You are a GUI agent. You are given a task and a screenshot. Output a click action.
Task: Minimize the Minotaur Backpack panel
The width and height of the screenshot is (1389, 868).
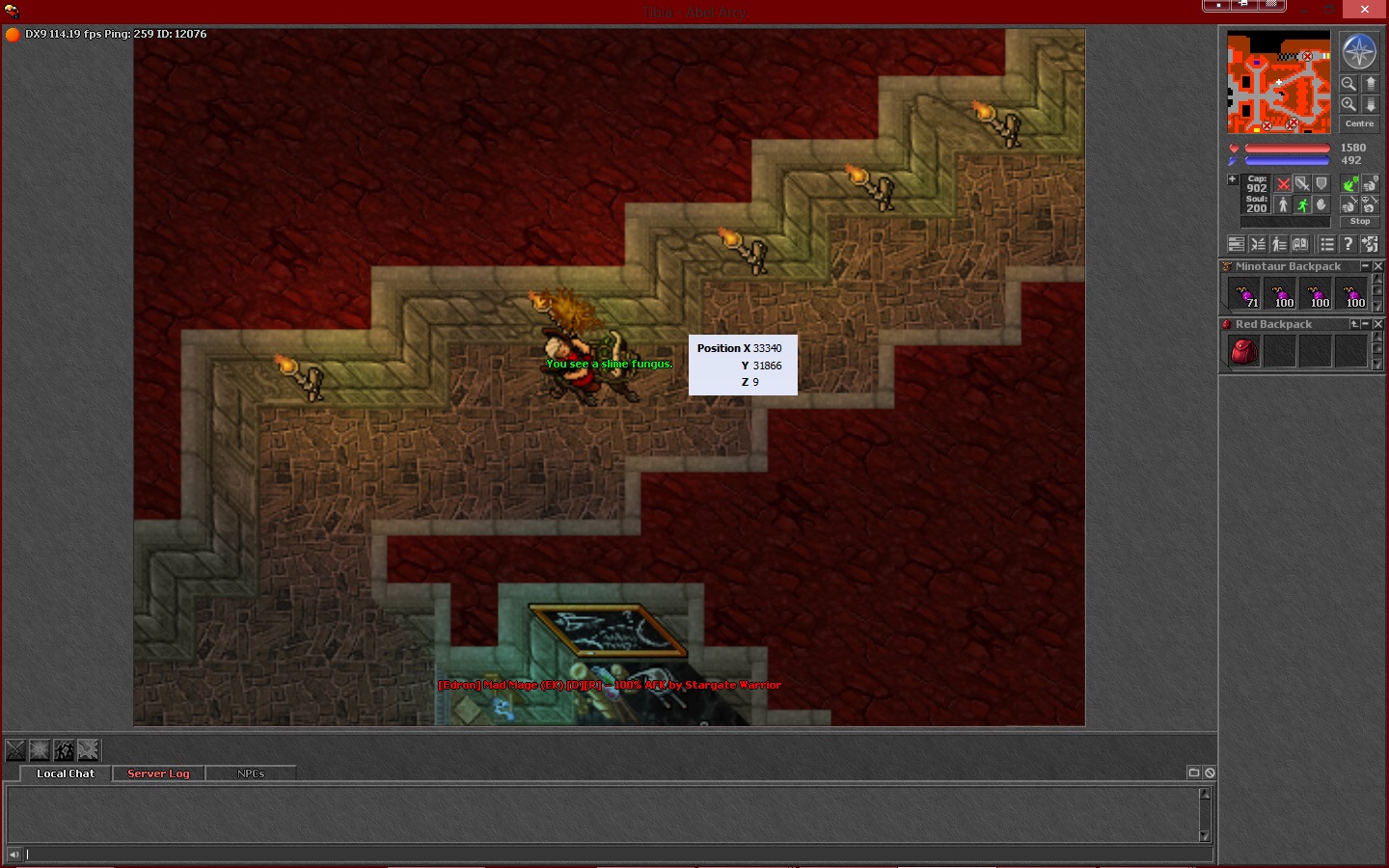[x=1365, y=266]
